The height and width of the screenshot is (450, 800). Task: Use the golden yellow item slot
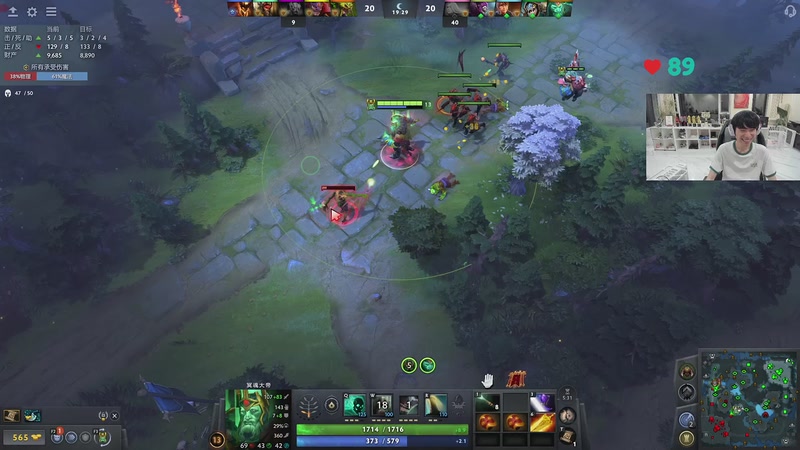[542, 422]
